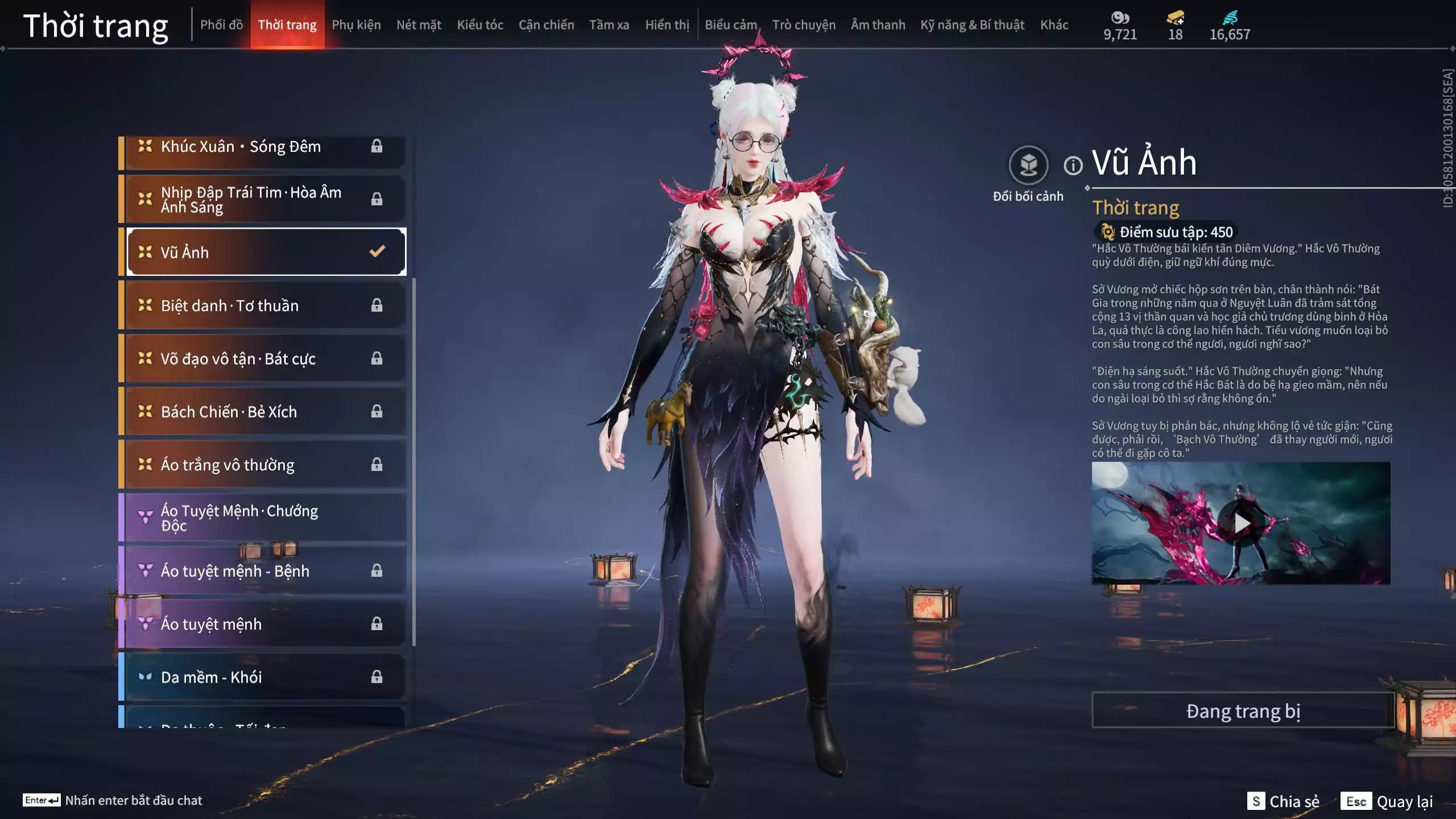1456x819 pixels.
Task: Switch to the Phối đồ tab
Action: click(221, 25)
